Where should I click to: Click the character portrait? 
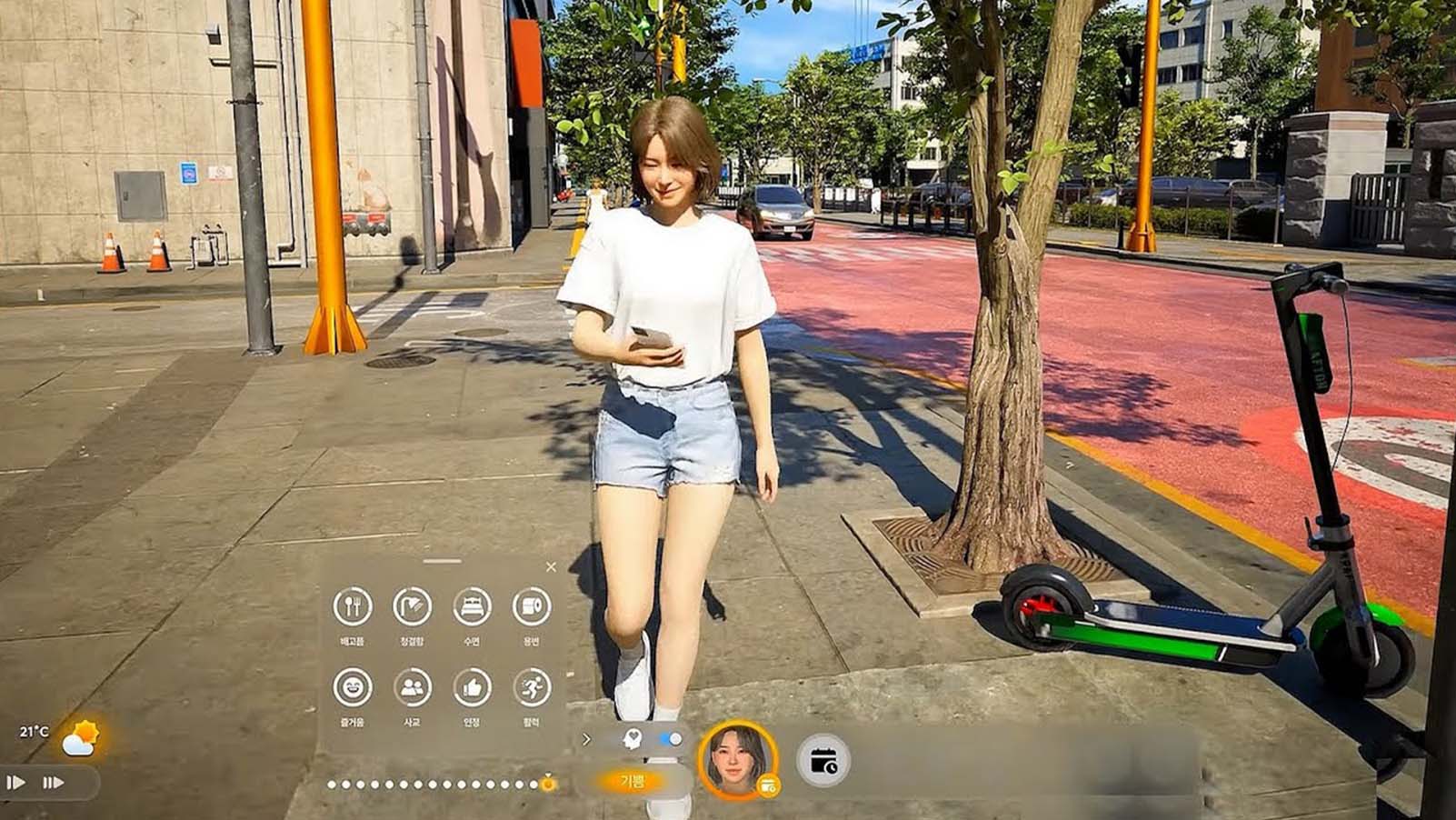tap(736, 758)
